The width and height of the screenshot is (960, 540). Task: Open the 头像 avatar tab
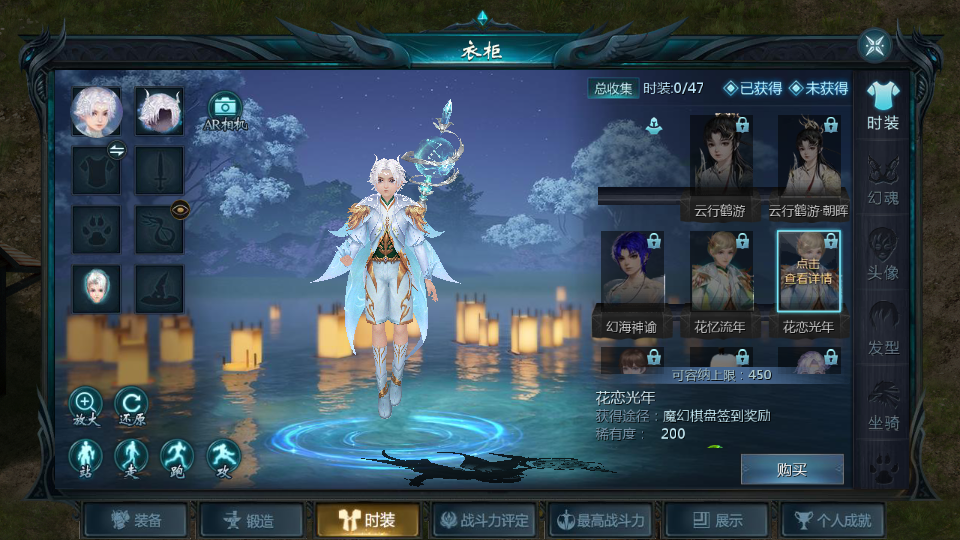pos(882,255)
